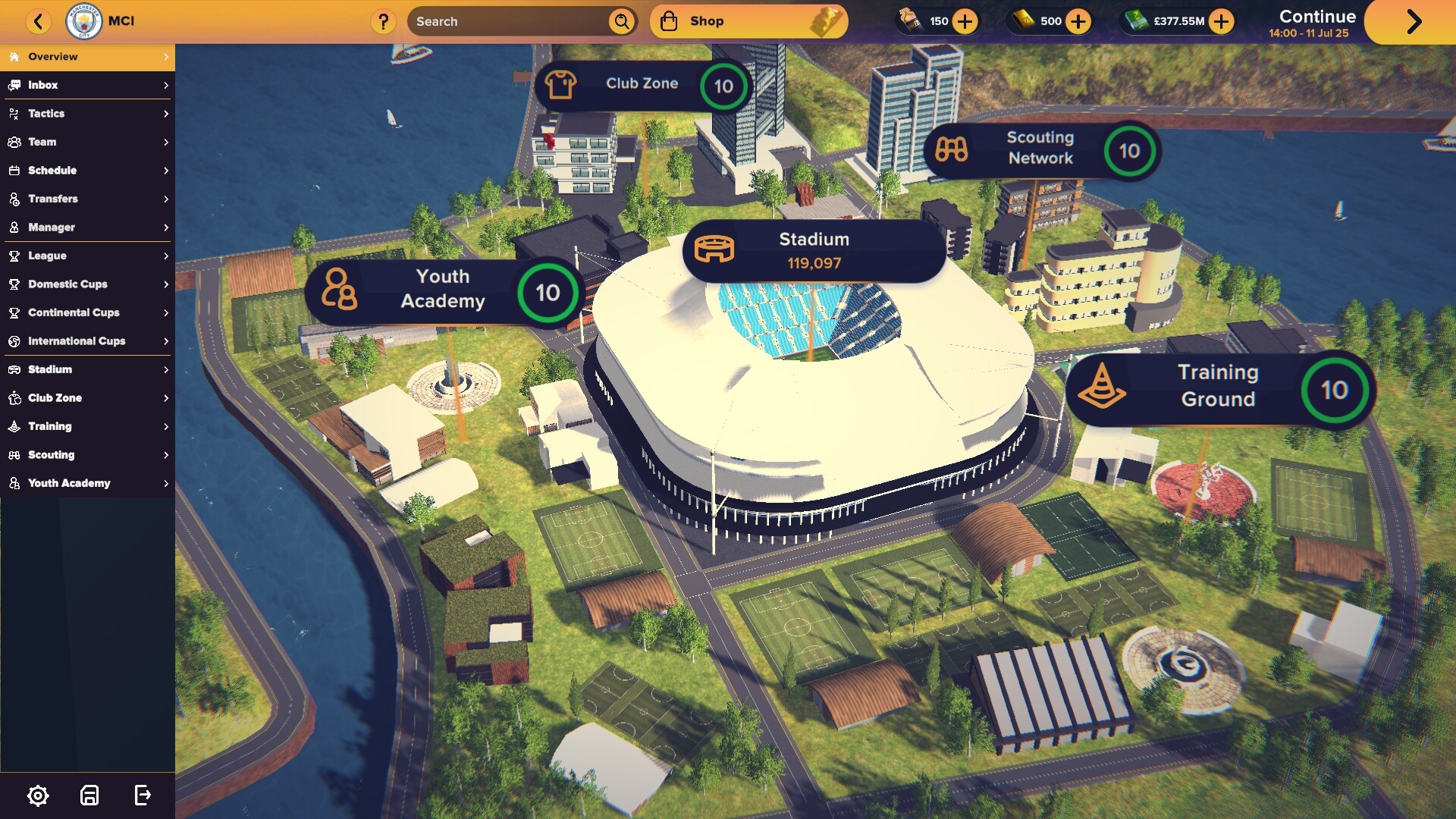Buy more gold bars with plus button
Image resolution: width=1456 pixels, height=819 pixels.
tap(1078, 21)
